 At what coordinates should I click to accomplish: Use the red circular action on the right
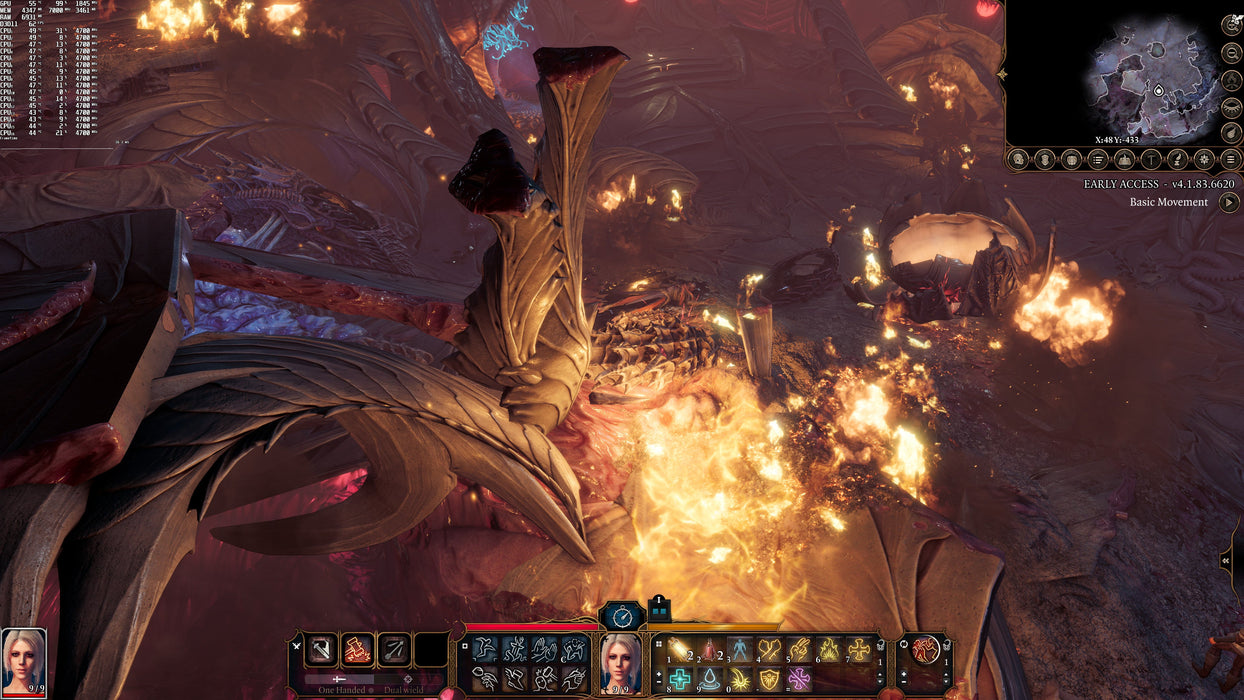pos(926,649)
